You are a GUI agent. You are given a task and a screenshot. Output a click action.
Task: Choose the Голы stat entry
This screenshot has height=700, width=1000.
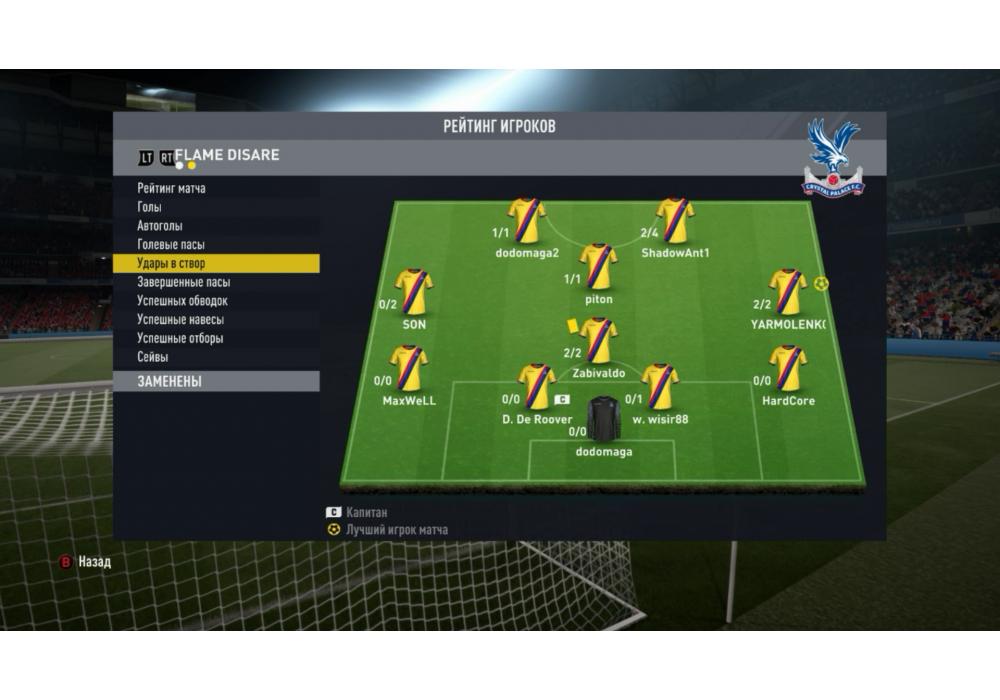[151, 207]
